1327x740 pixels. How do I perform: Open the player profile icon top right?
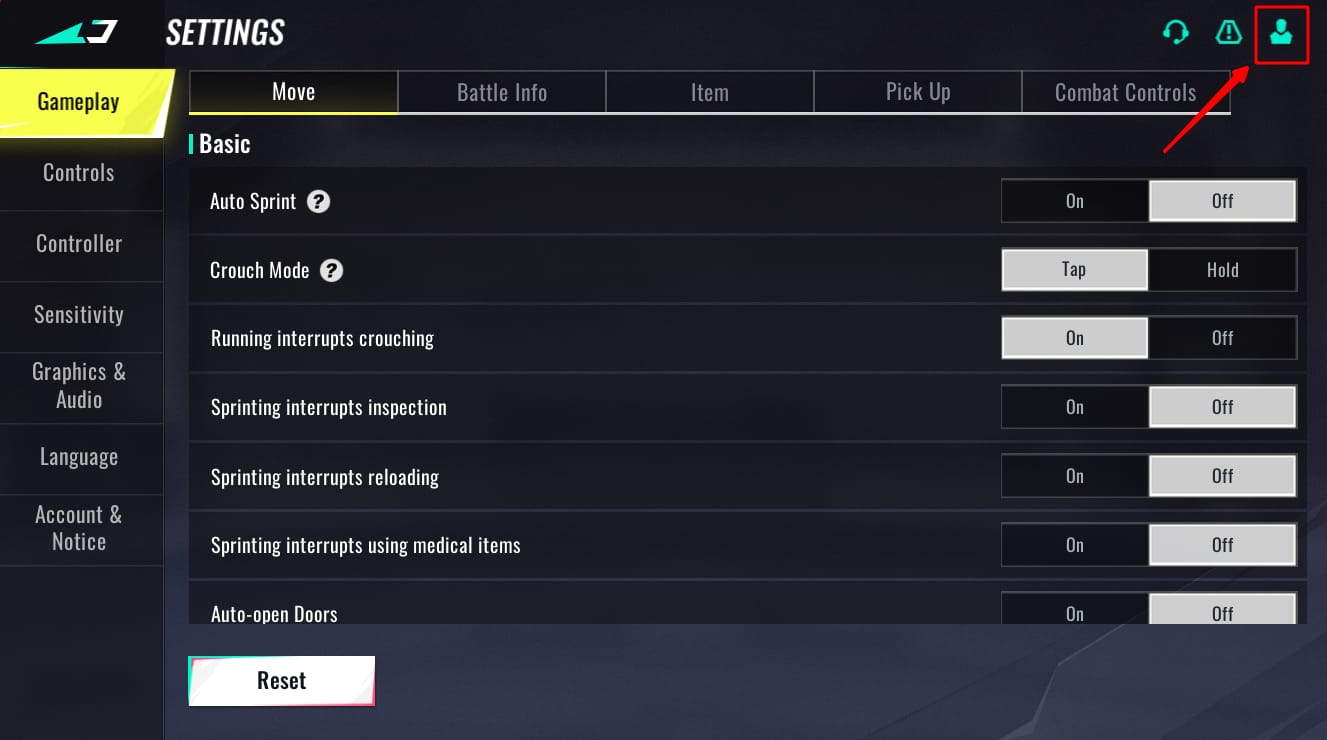(1282, 32)
